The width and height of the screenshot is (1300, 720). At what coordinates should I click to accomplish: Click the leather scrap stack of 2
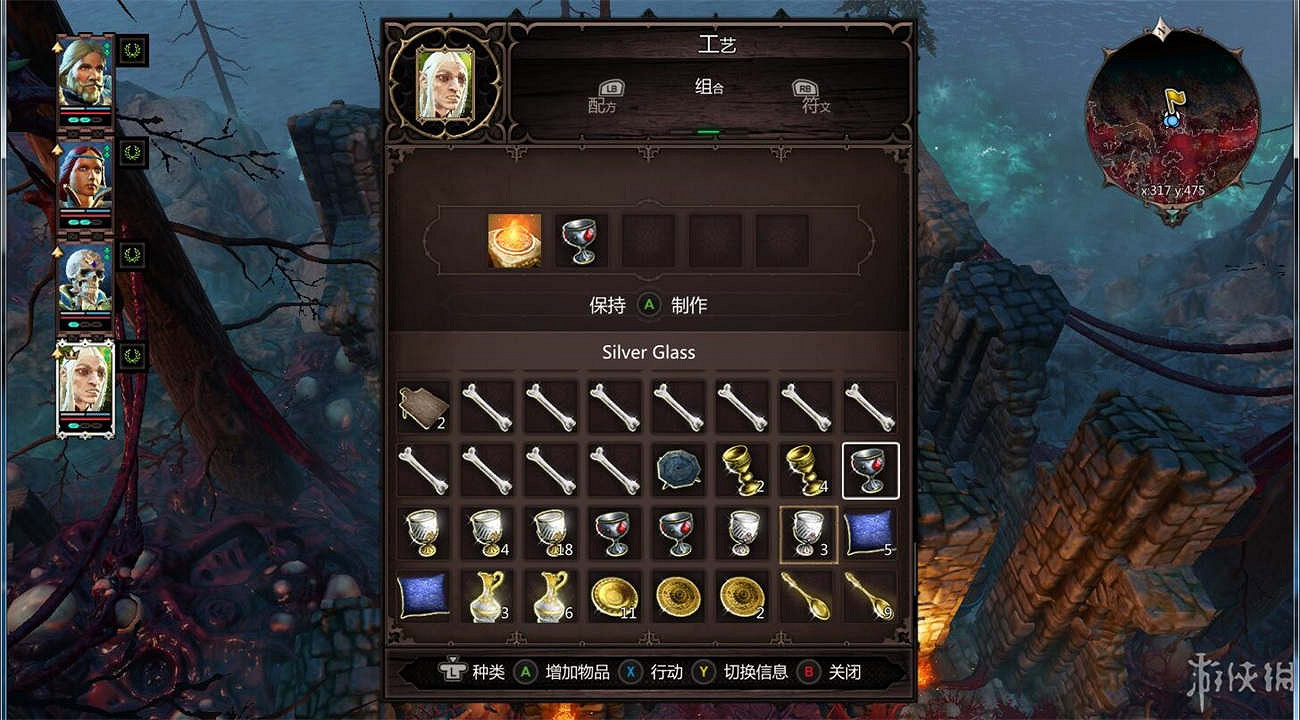(424, 405)
